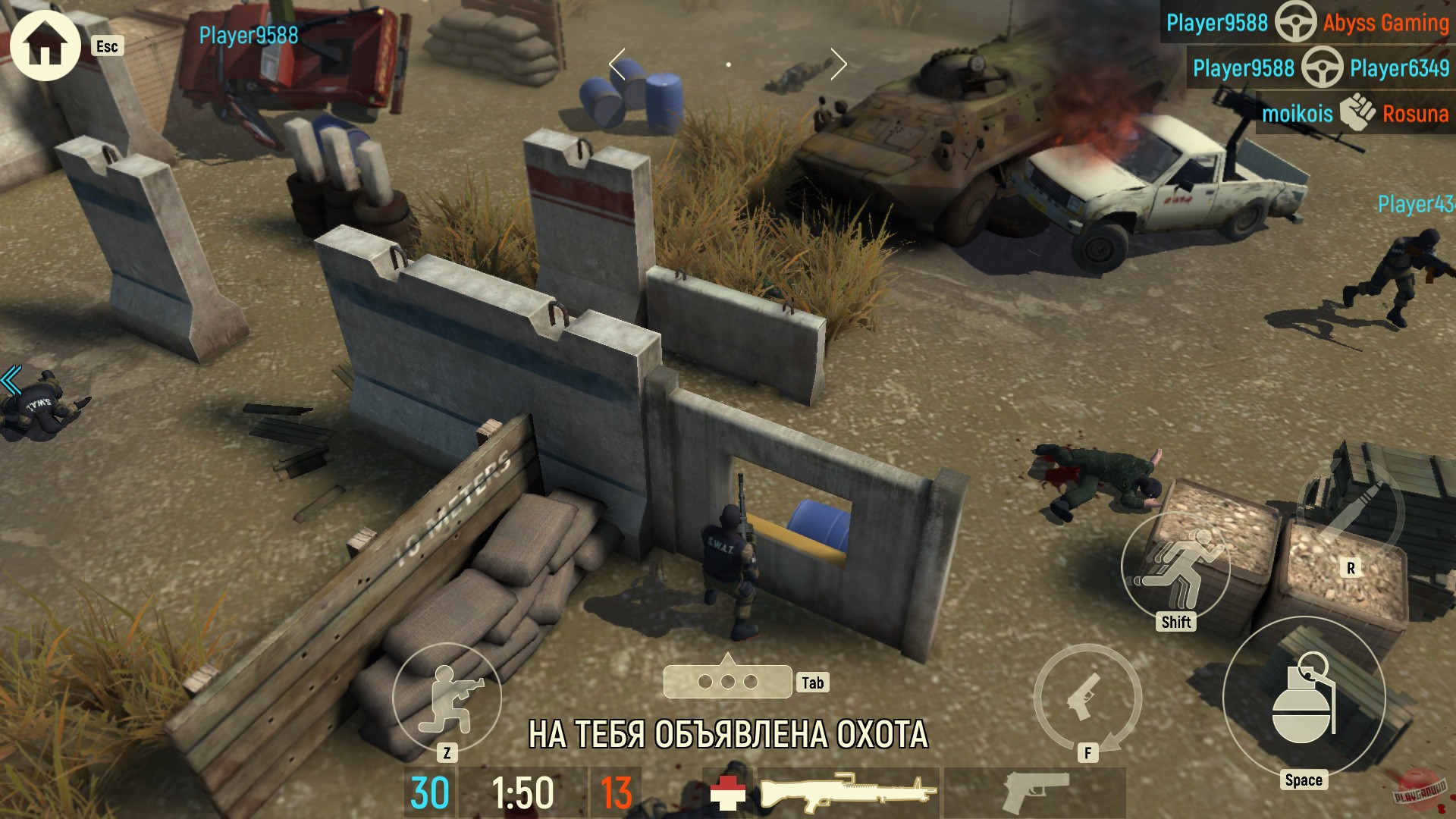The image size is (1456, 819).
Task: Click the fist melee kill icon beside moikois
Action: pos(1357,114)
